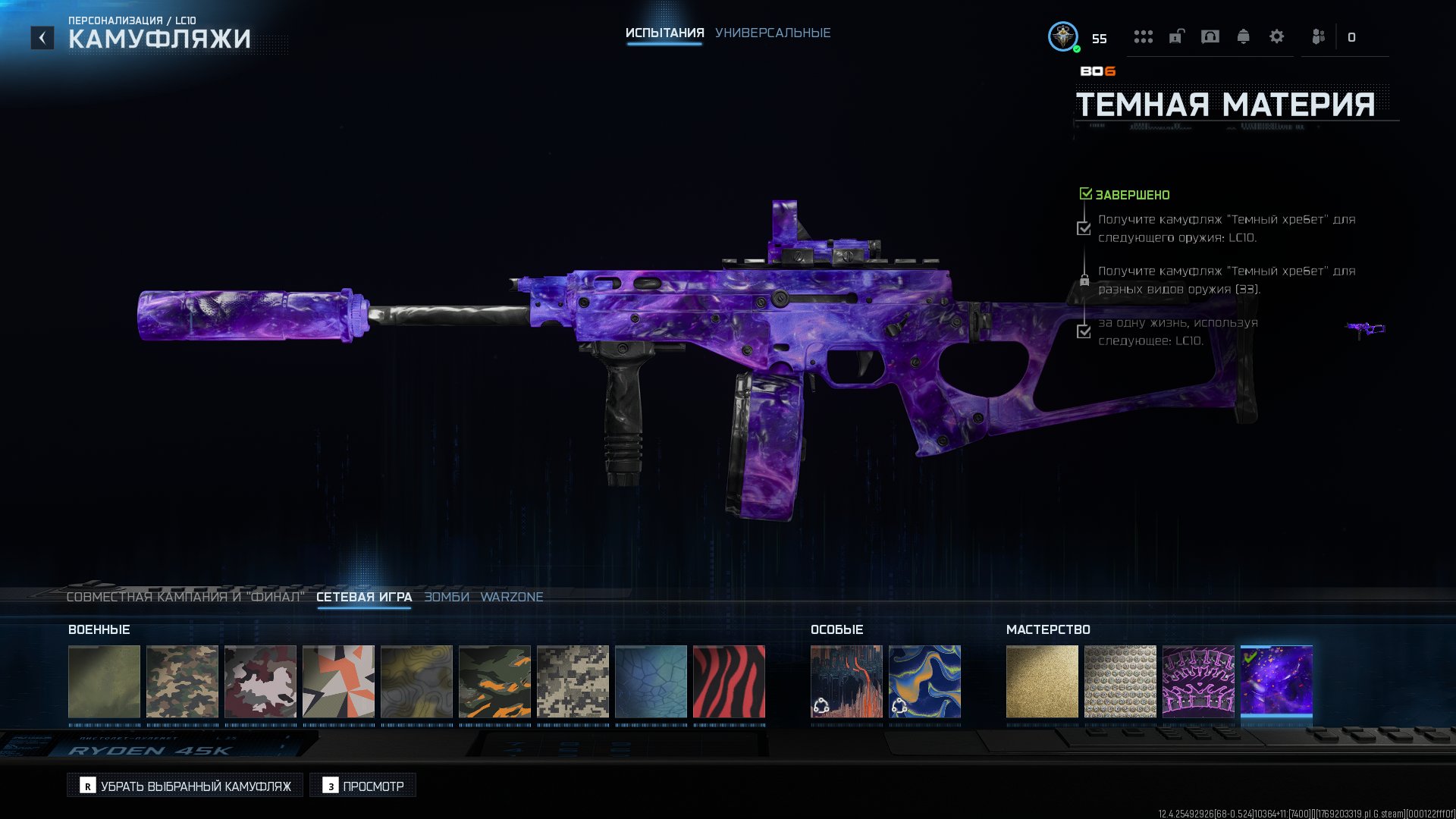1456x819 pixels.
Task: Show notifications via the bell icon
Action: [1244, 36]
